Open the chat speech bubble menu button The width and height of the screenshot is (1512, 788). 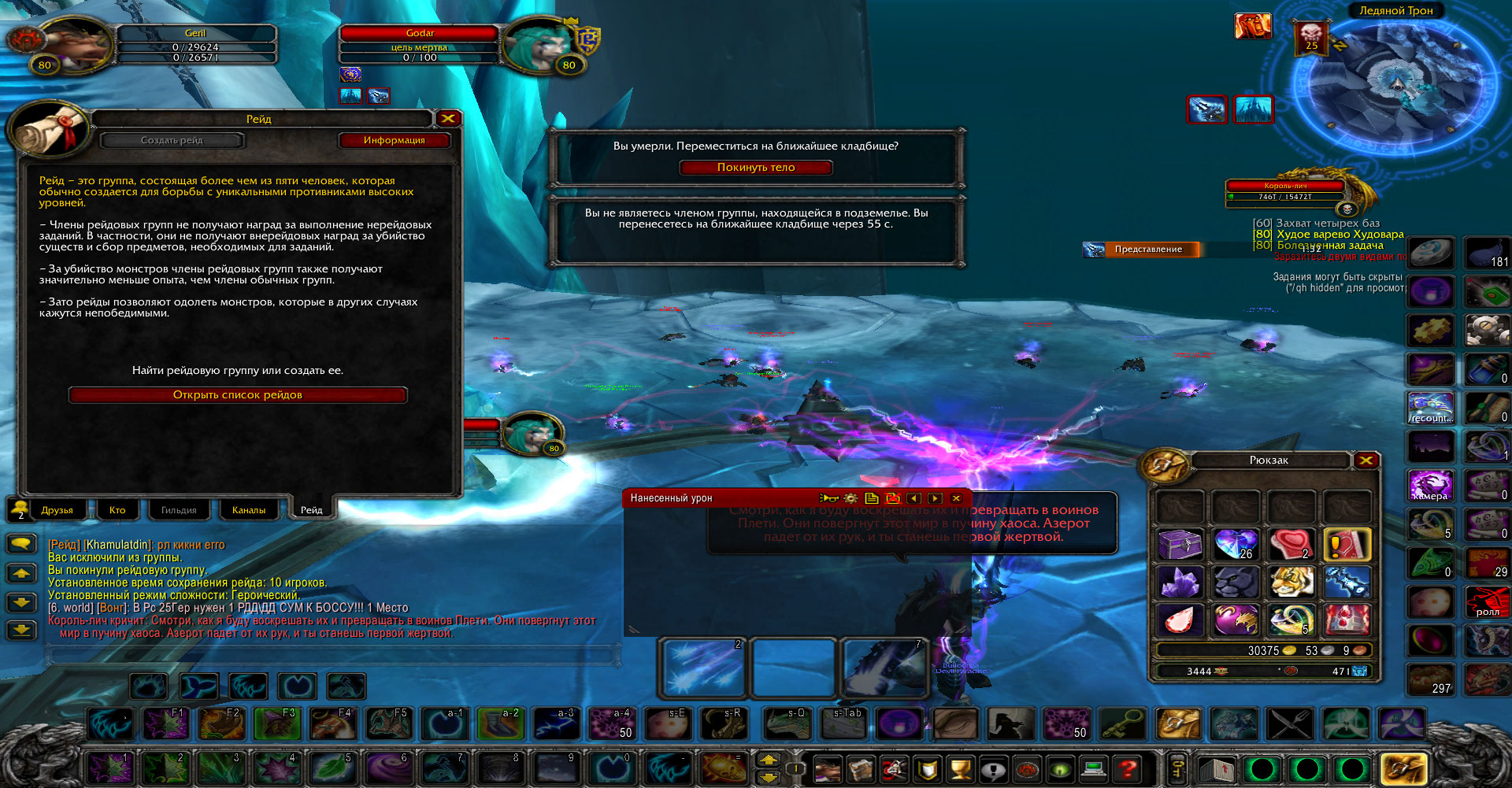point(21,543)
